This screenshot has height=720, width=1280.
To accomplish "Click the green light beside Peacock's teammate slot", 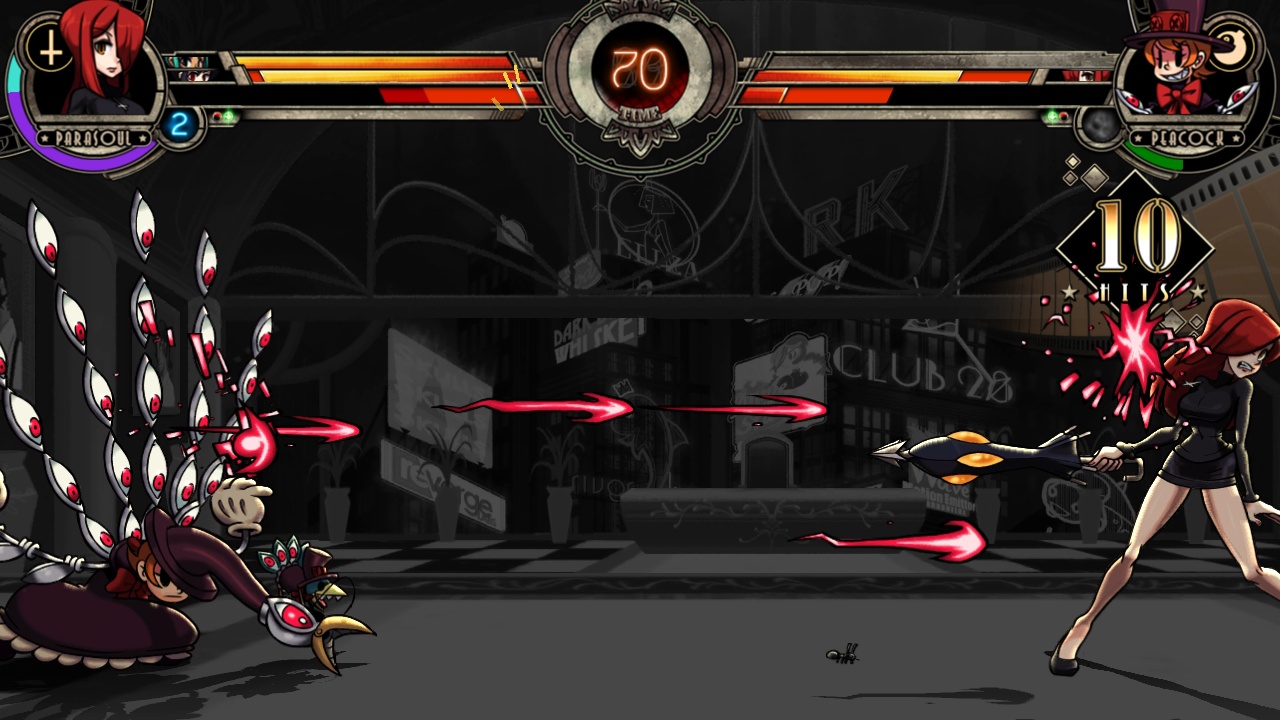I will [x=1052, y=114].
